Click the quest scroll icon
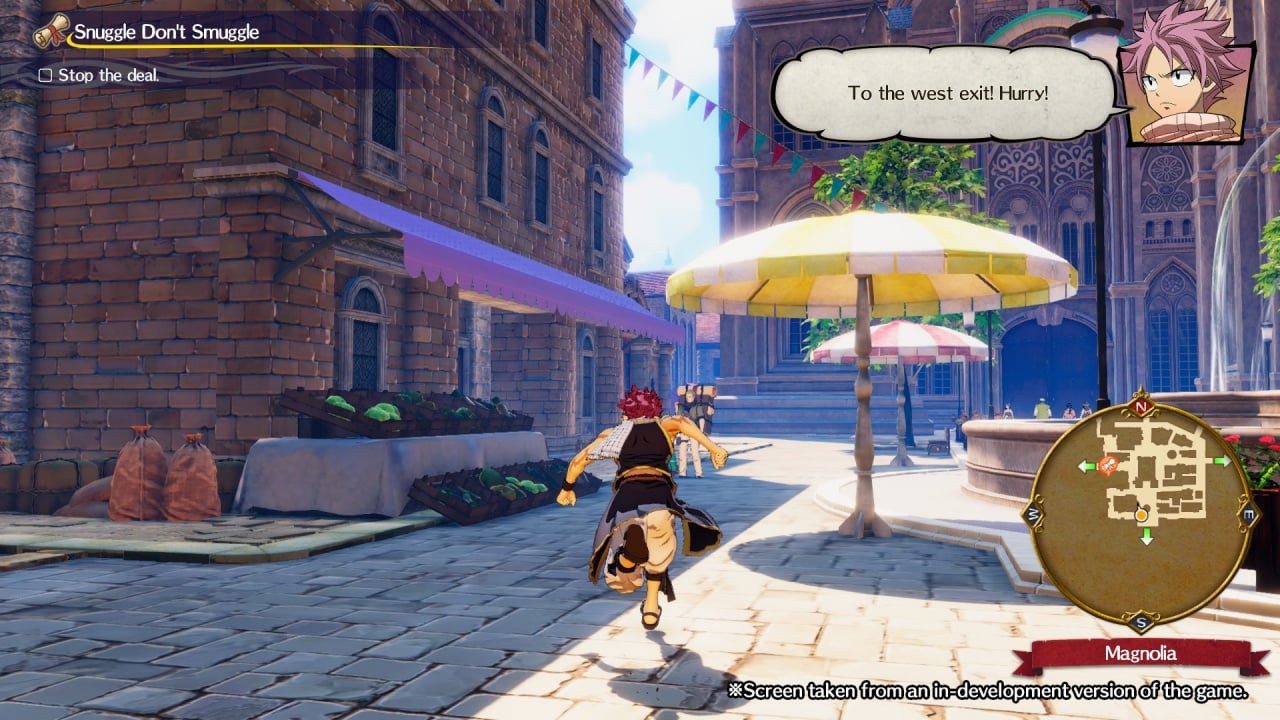The width and height of the screenshot is (1280, 720). 51,32
